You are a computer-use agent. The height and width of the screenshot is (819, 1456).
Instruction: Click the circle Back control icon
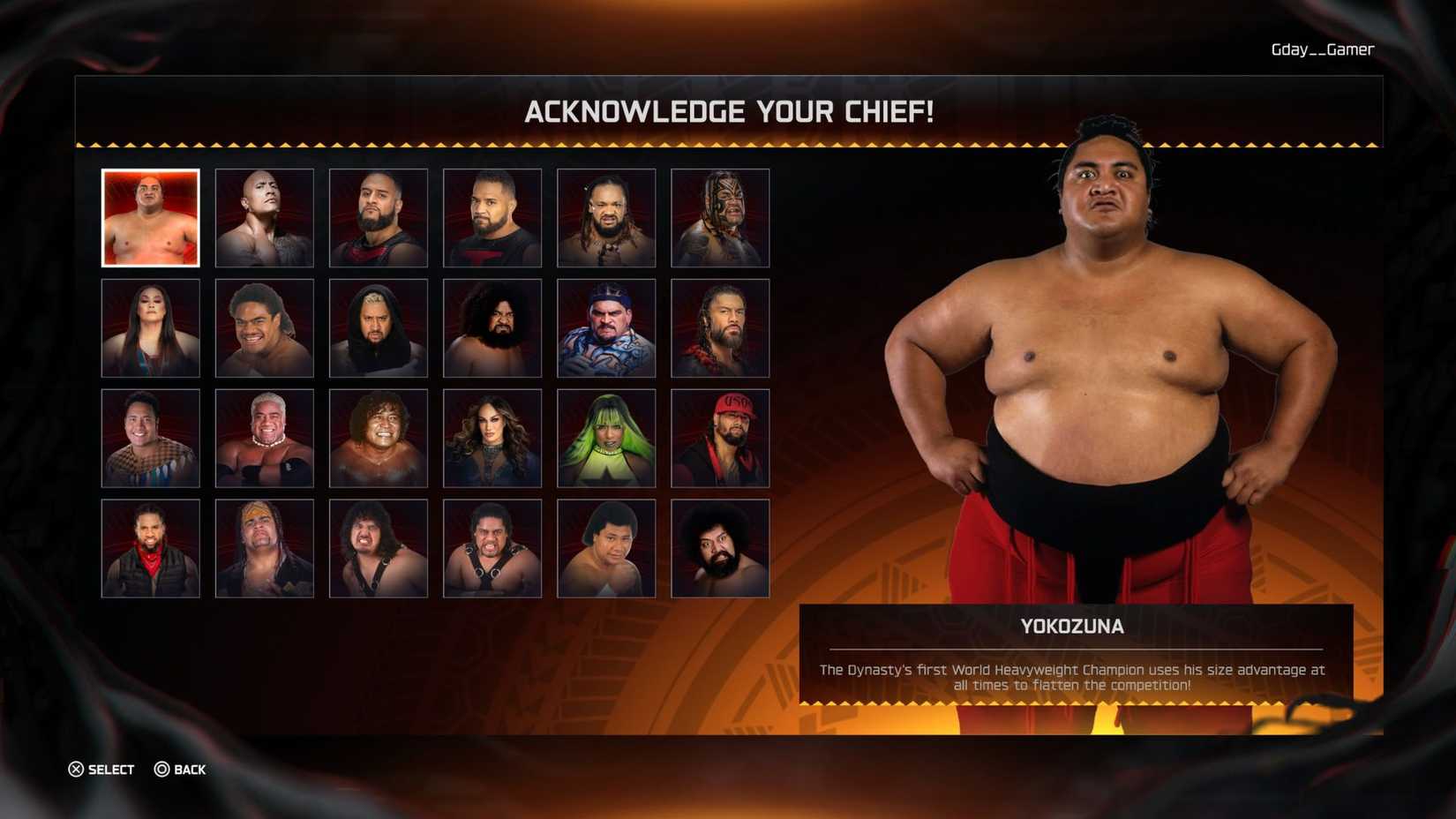(x=161, y=770)
